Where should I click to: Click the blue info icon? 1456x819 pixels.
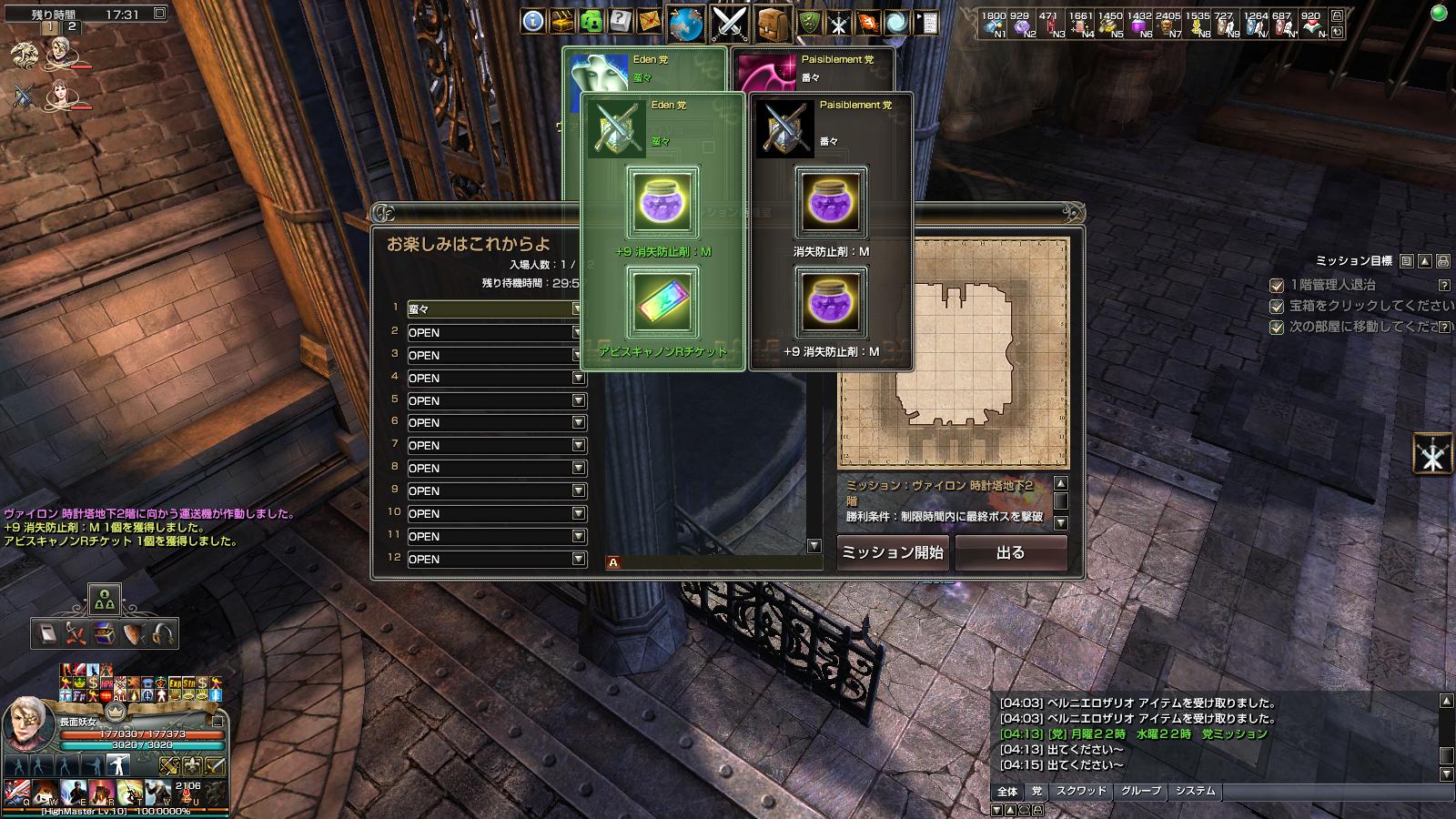(533, 21)
